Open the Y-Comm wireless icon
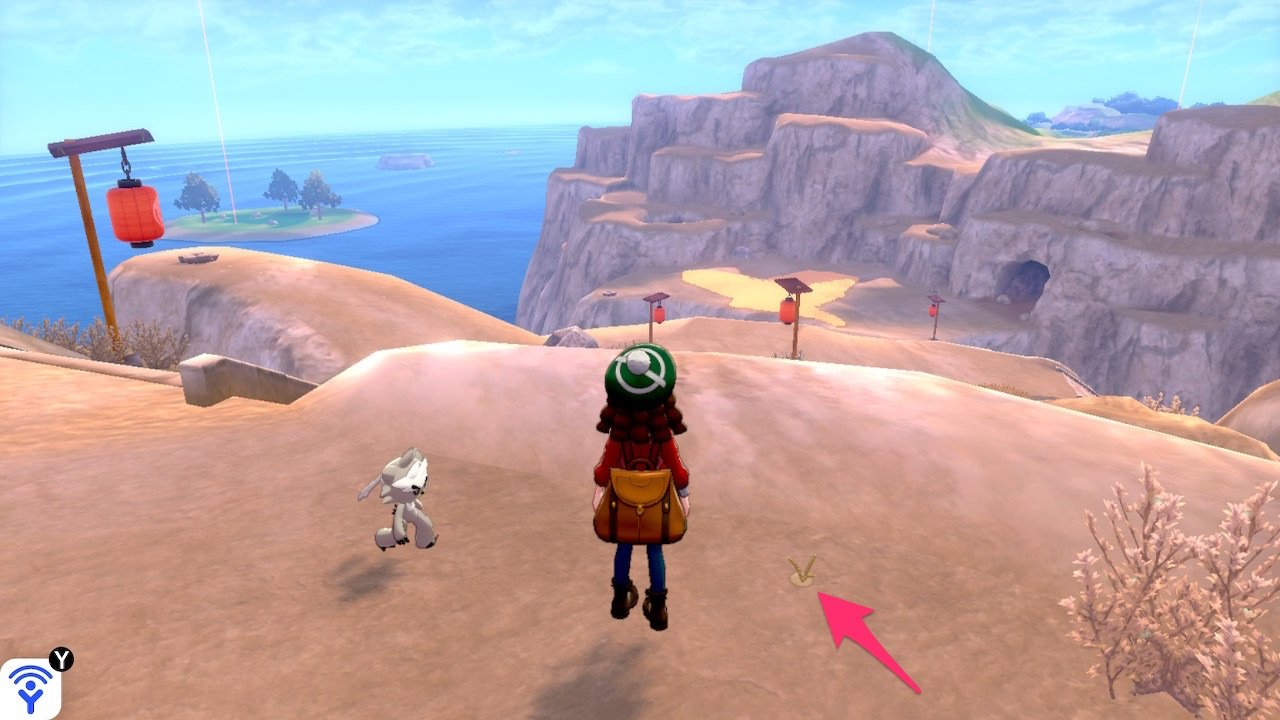 pos(30,688)
